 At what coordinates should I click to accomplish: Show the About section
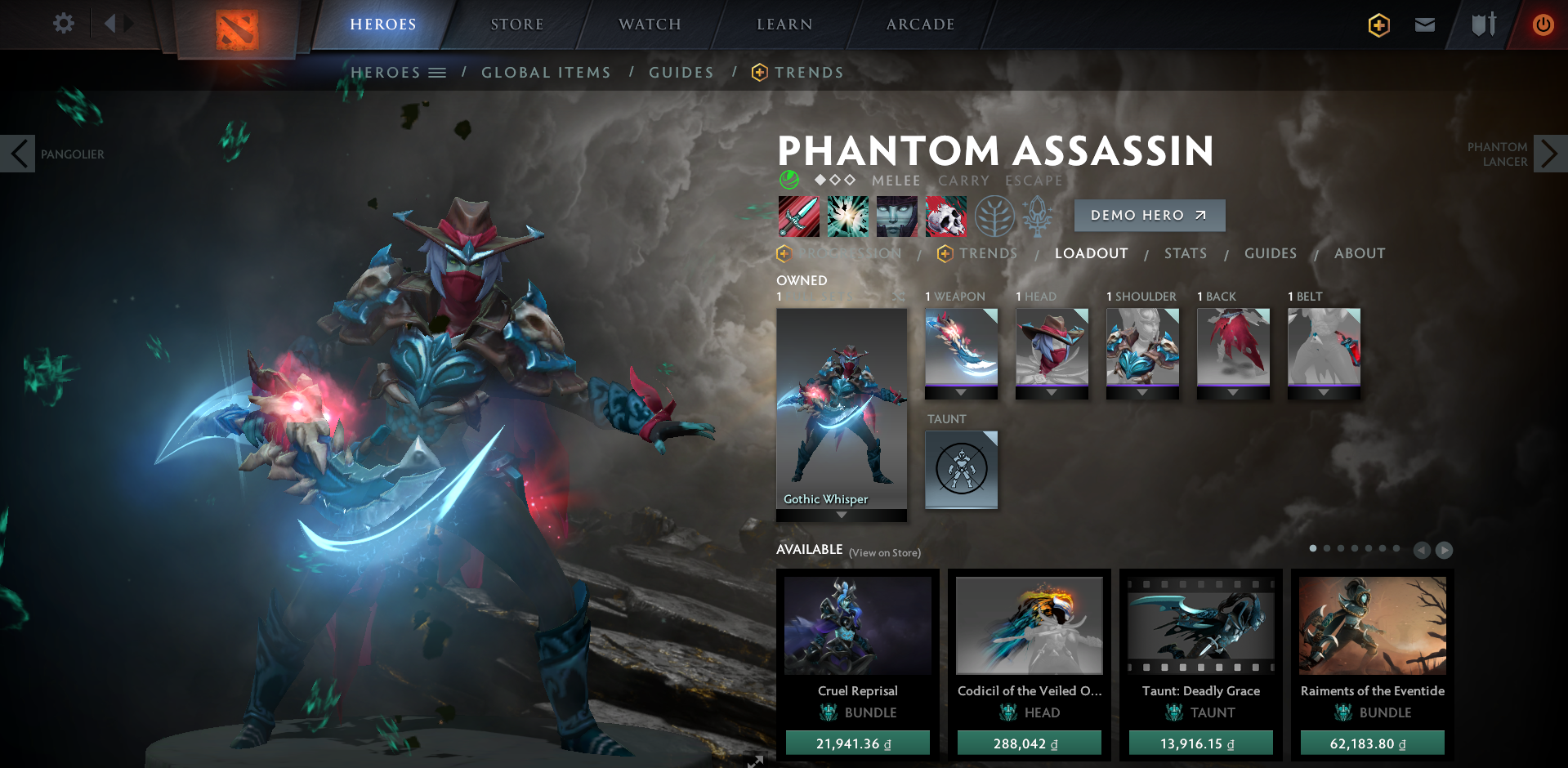point(1359,253)
